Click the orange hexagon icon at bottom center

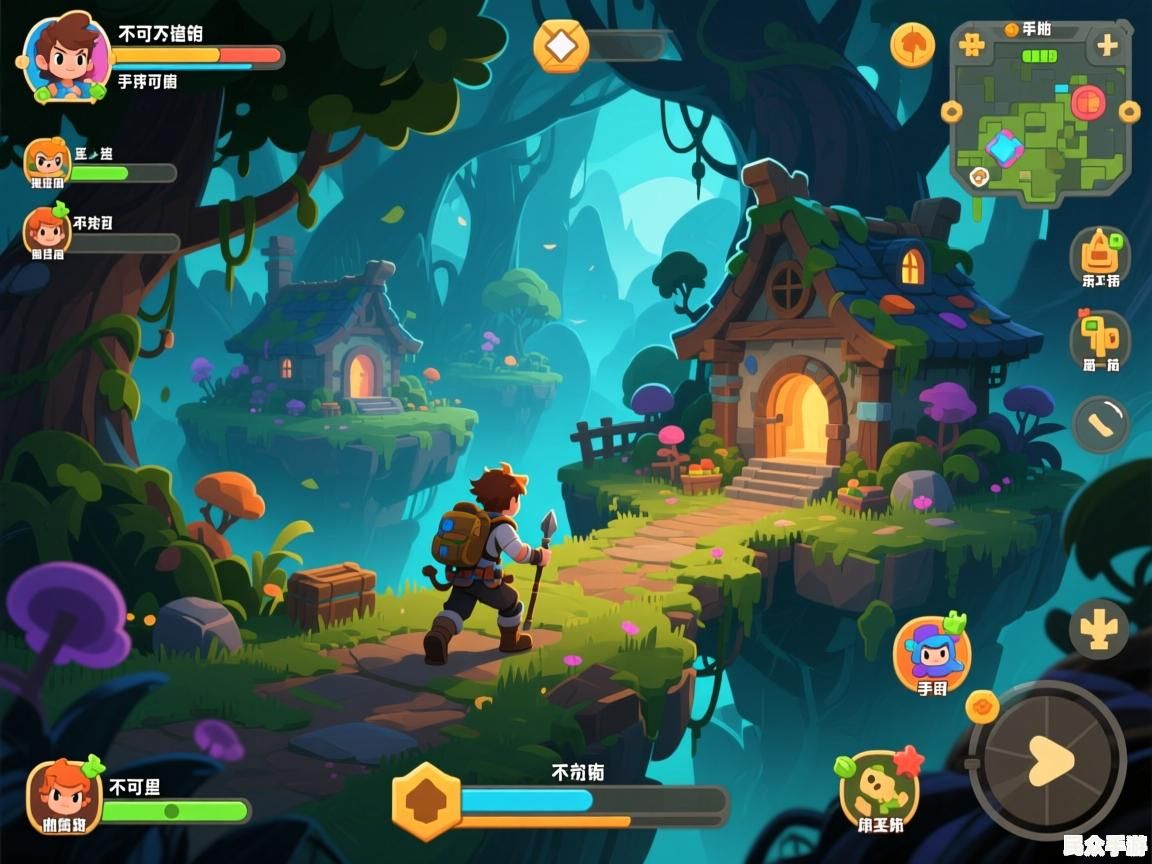tap(426, 801)
